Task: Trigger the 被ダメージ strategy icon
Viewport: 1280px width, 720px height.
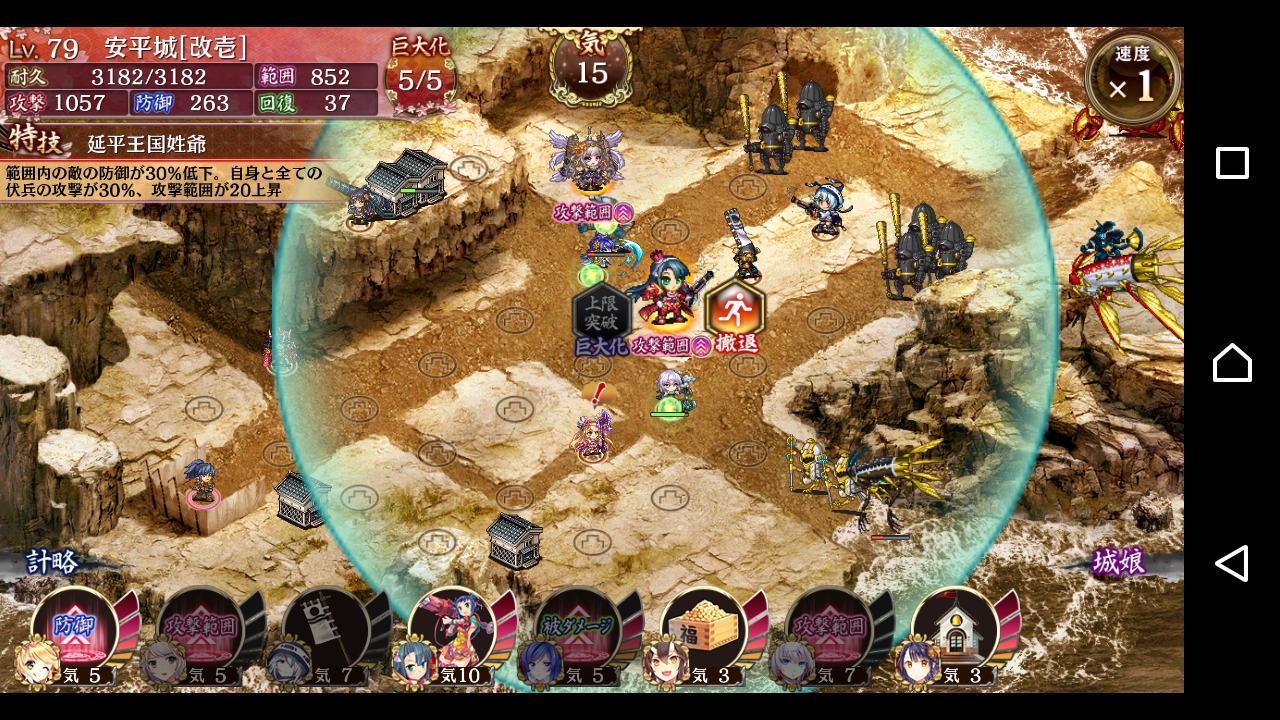Action: click(579, 630)
